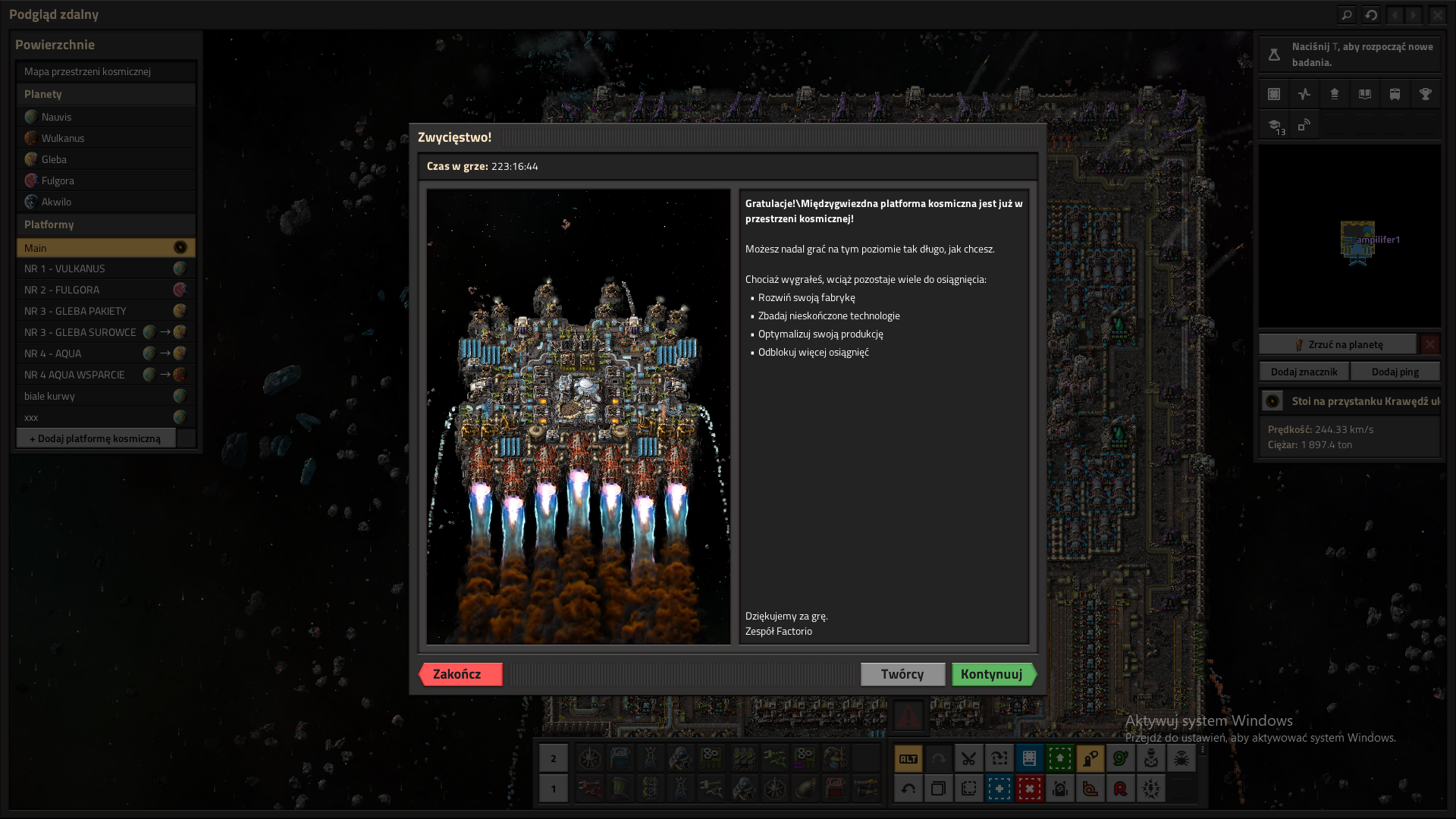The height and width of the screenshot is (819, 1456).
Task: Choose the red Zakończ button
Action: coord(460,674)
